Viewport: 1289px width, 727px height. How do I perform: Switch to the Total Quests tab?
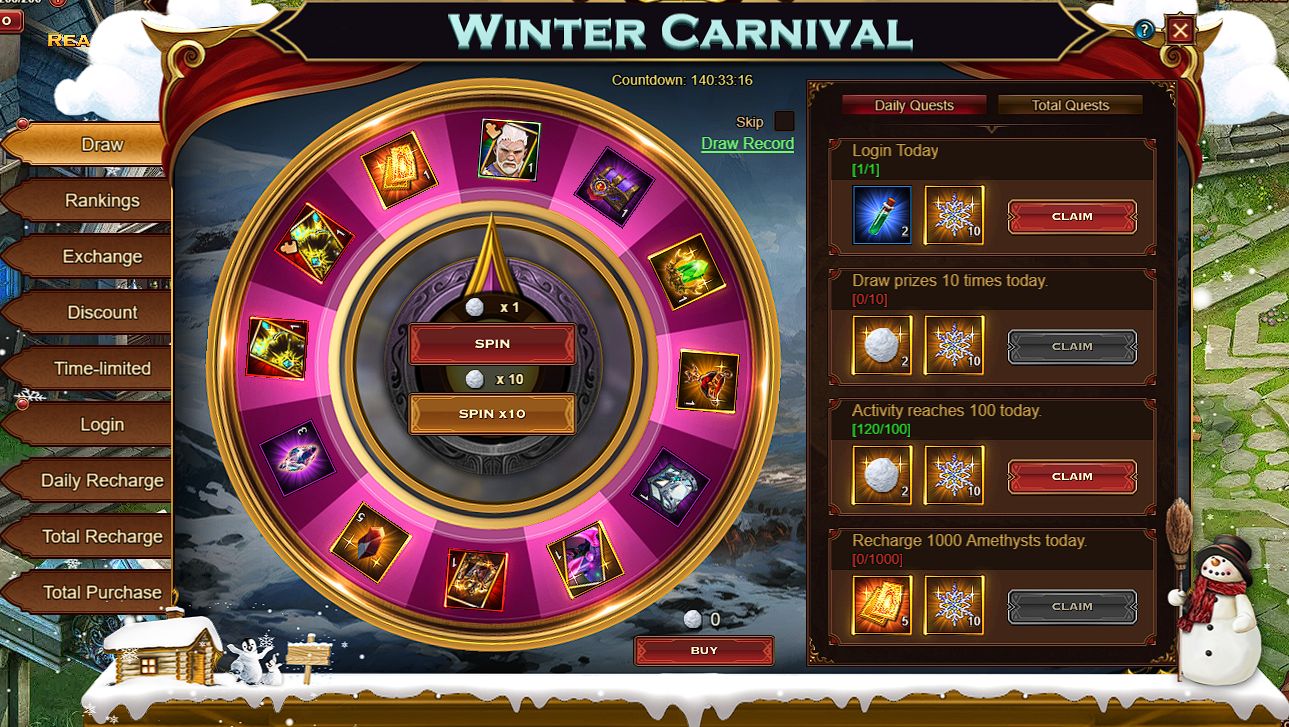1069,105
